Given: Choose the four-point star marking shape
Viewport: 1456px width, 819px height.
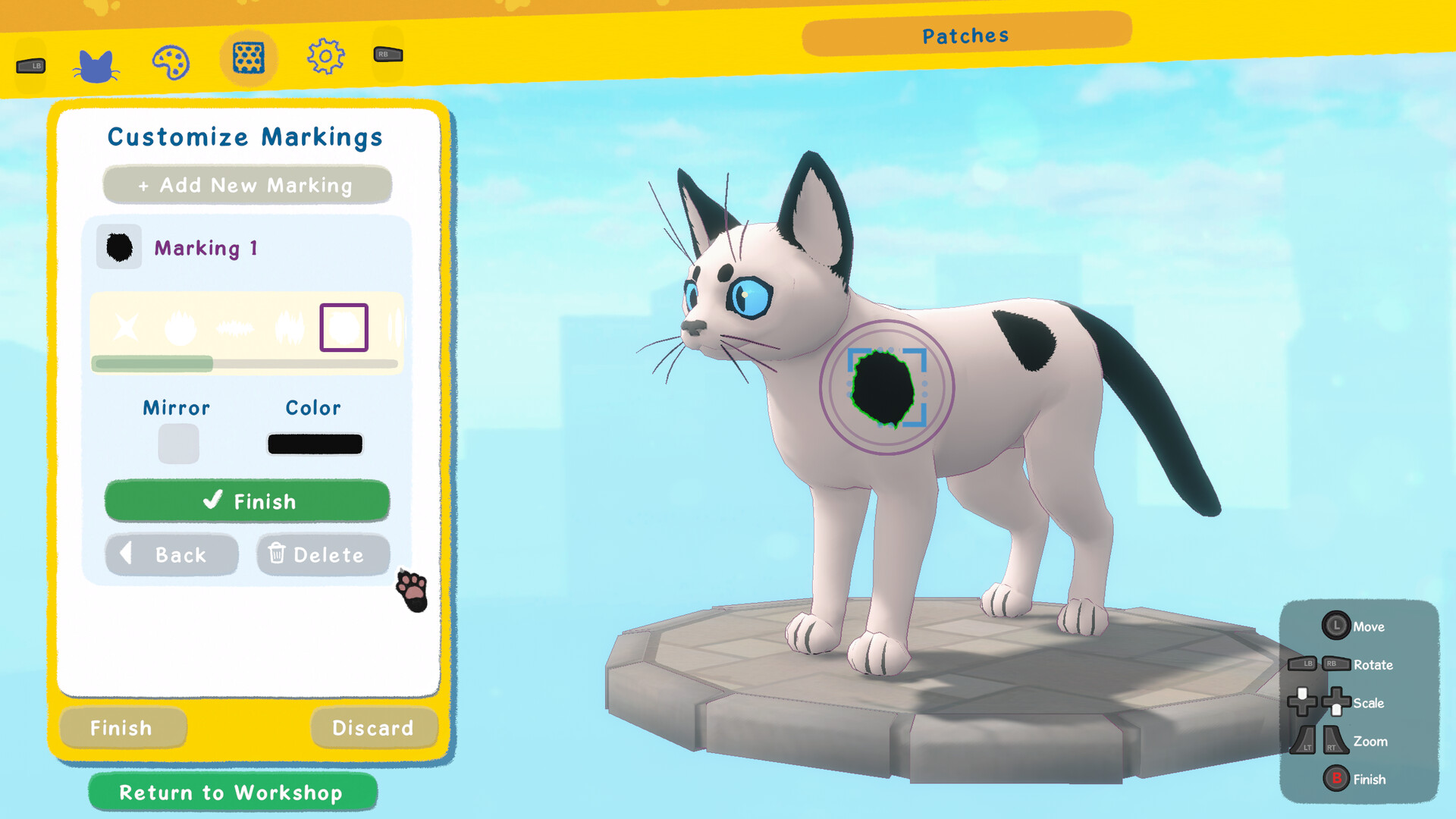Looking at the screenshot, I should click(x=126, y=328).
